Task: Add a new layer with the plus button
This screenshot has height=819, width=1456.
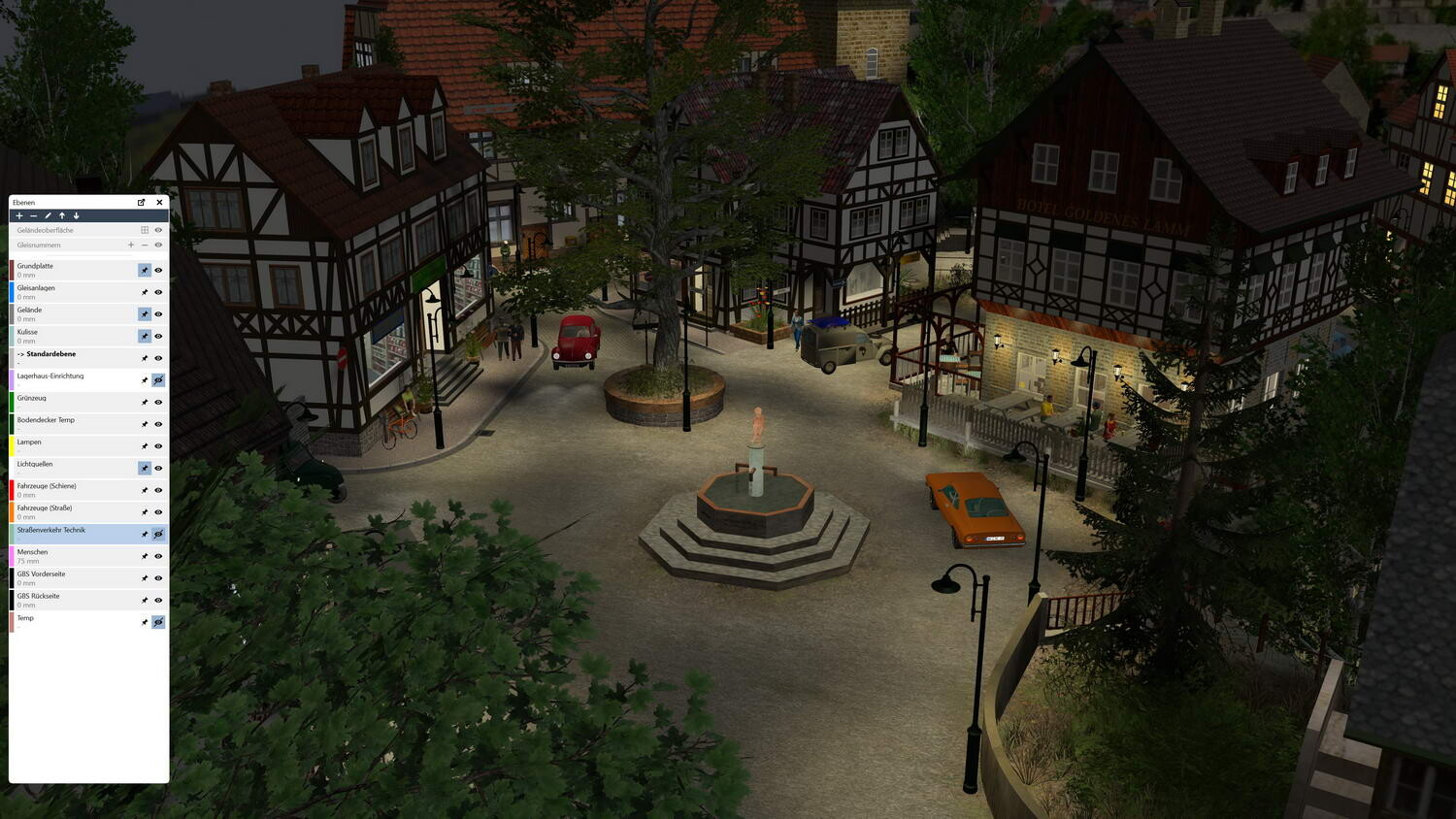Action: (x=19, y=216)
